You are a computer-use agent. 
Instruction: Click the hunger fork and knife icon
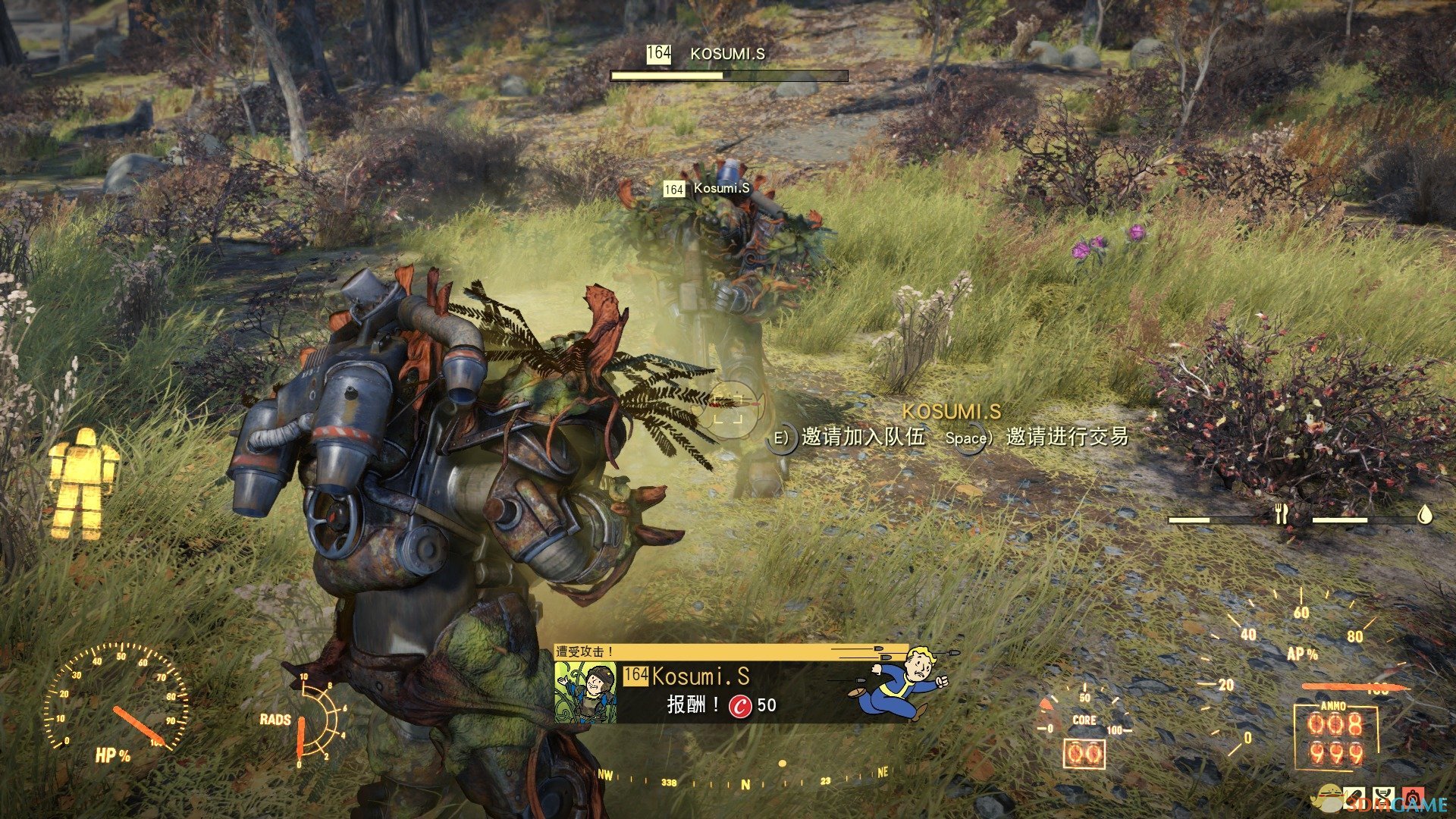(1282, 515)
